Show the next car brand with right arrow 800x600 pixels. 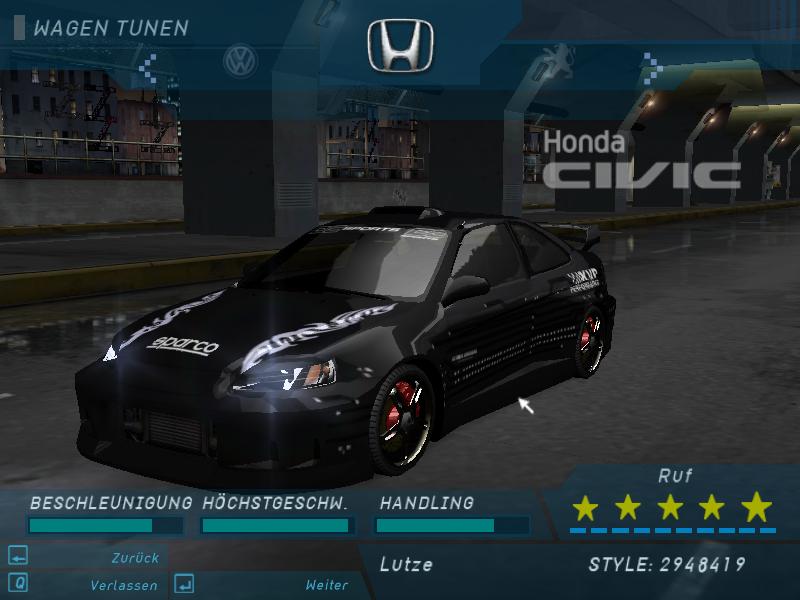652,68
